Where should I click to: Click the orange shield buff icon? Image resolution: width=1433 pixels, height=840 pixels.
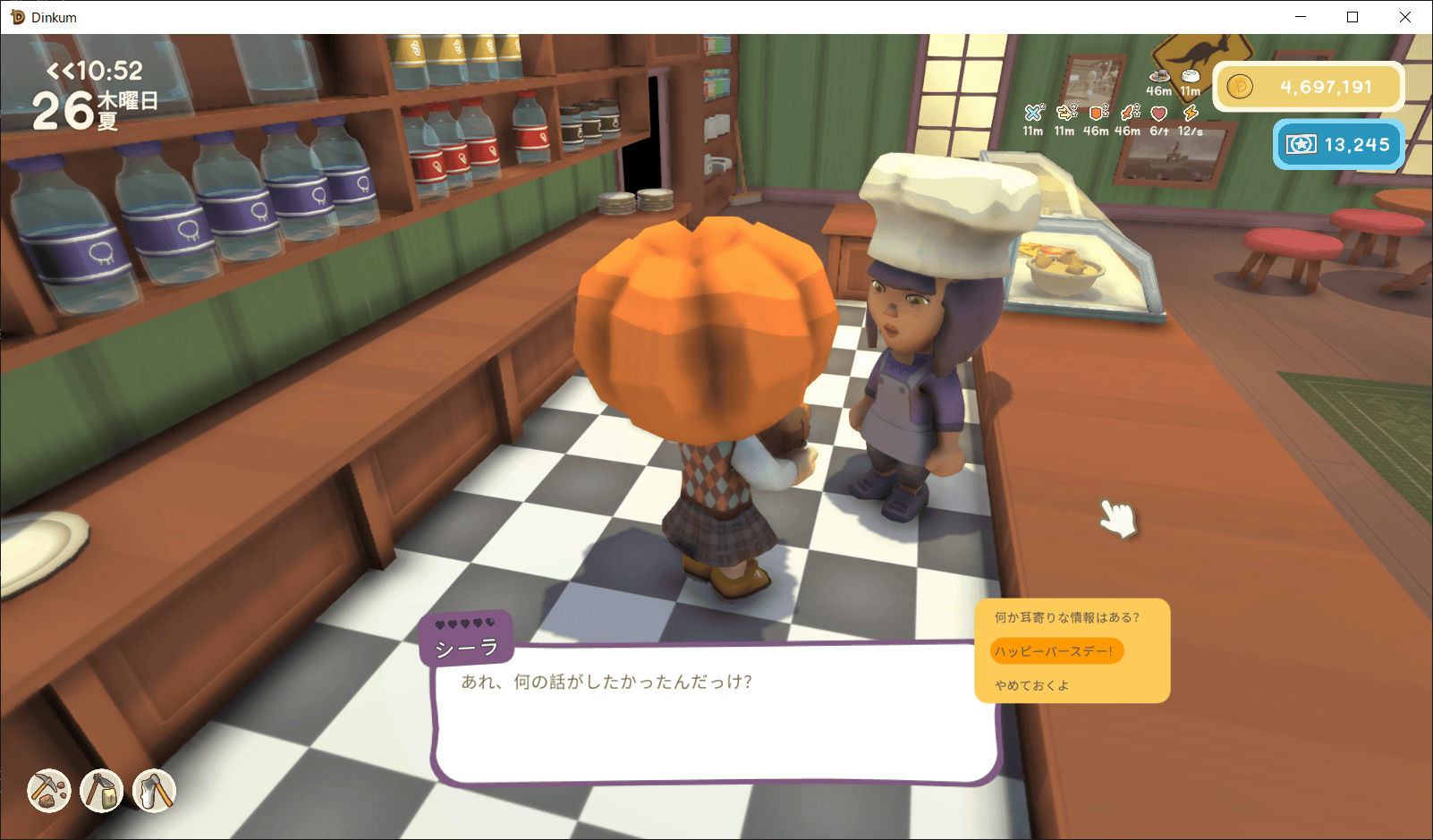1098,113
